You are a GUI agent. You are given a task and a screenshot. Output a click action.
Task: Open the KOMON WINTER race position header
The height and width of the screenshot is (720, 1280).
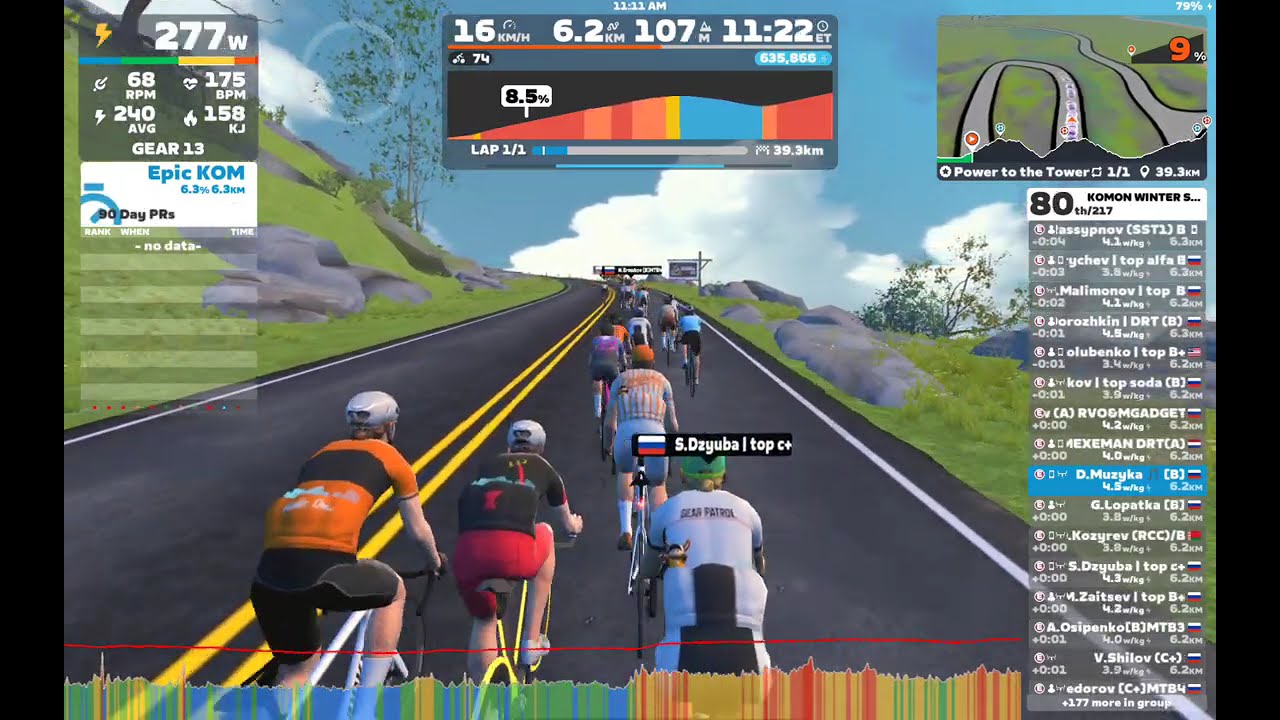tap(1117, 203)
